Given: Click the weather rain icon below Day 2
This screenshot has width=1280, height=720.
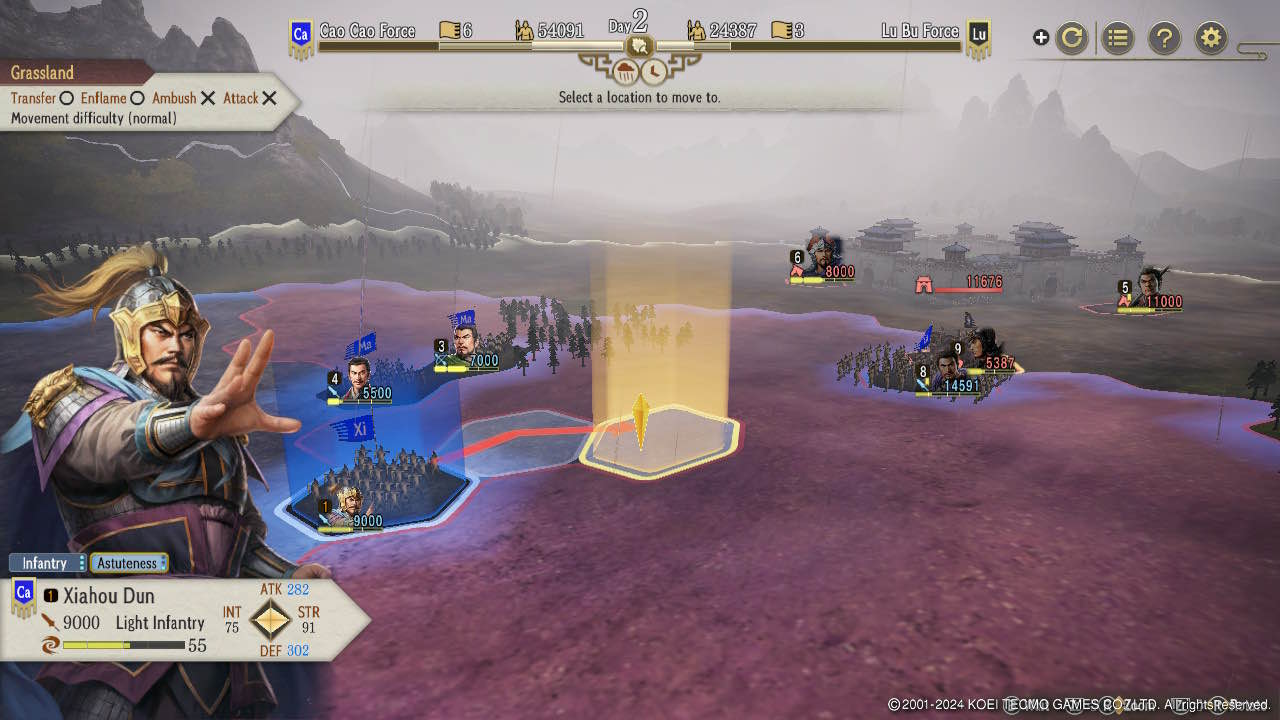Looking at the screenshot, I should coord(626,71).
